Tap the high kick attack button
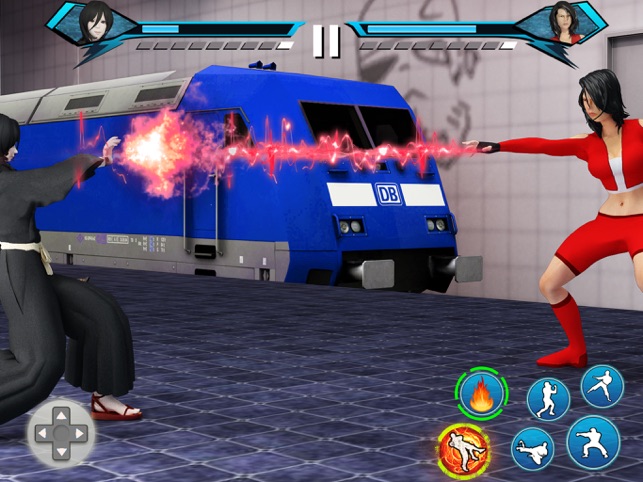The image size is (643, 482). (x=602, y=386)
